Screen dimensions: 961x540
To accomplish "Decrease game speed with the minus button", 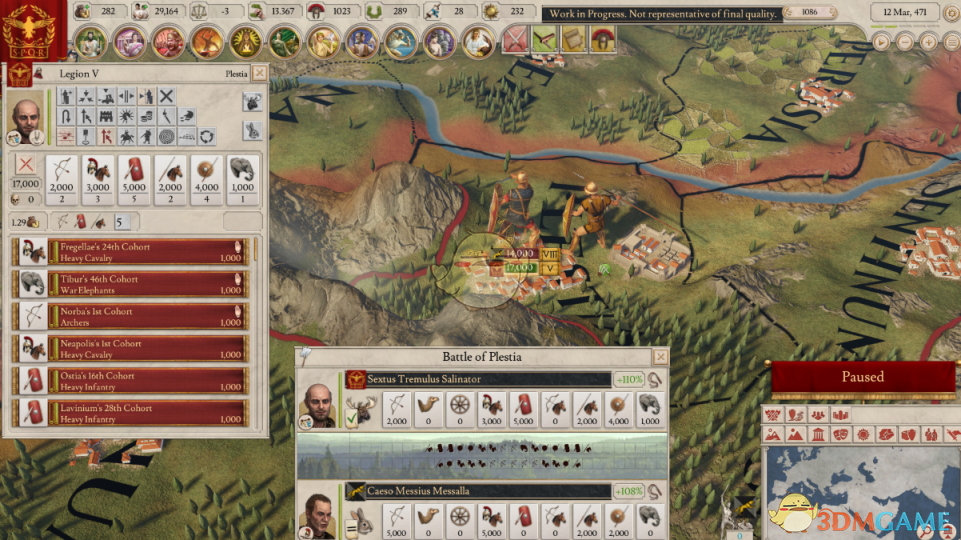I will pos(904,43).
